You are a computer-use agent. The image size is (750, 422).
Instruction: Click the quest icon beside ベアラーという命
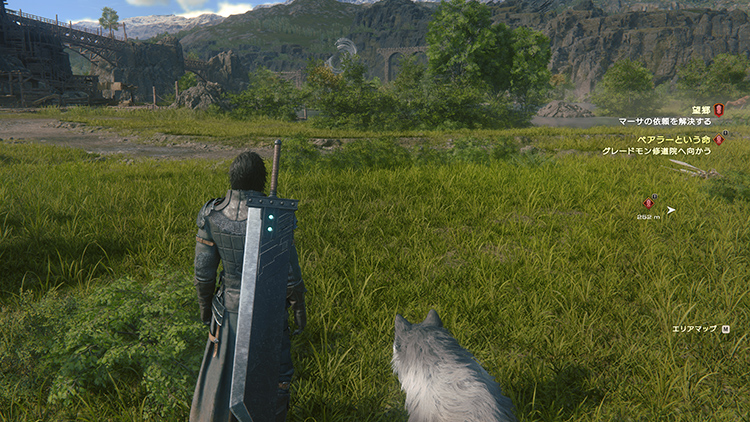(x=718, y=139)
